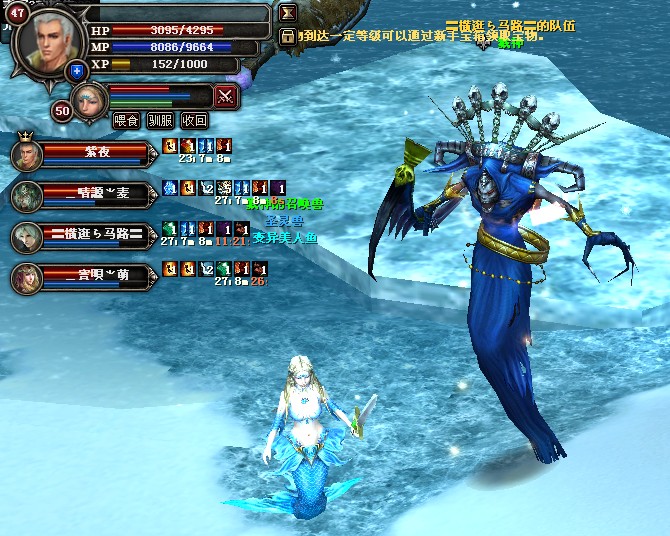670x536 pixels.
Task: Click the 驯服 tame pet button
Action: (x=160, y=121)
